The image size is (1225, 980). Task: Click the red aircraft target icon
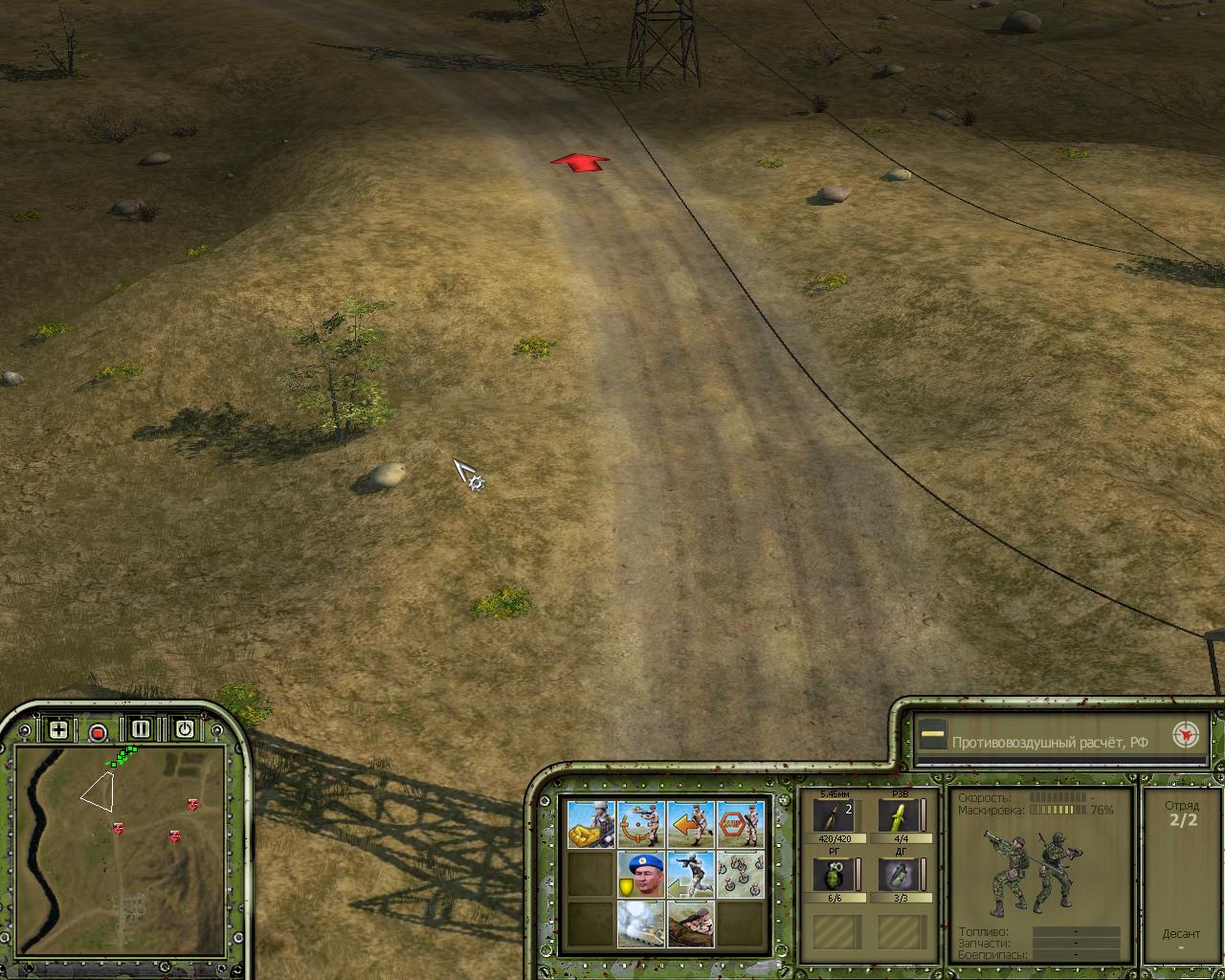[x=1187, y=736]
